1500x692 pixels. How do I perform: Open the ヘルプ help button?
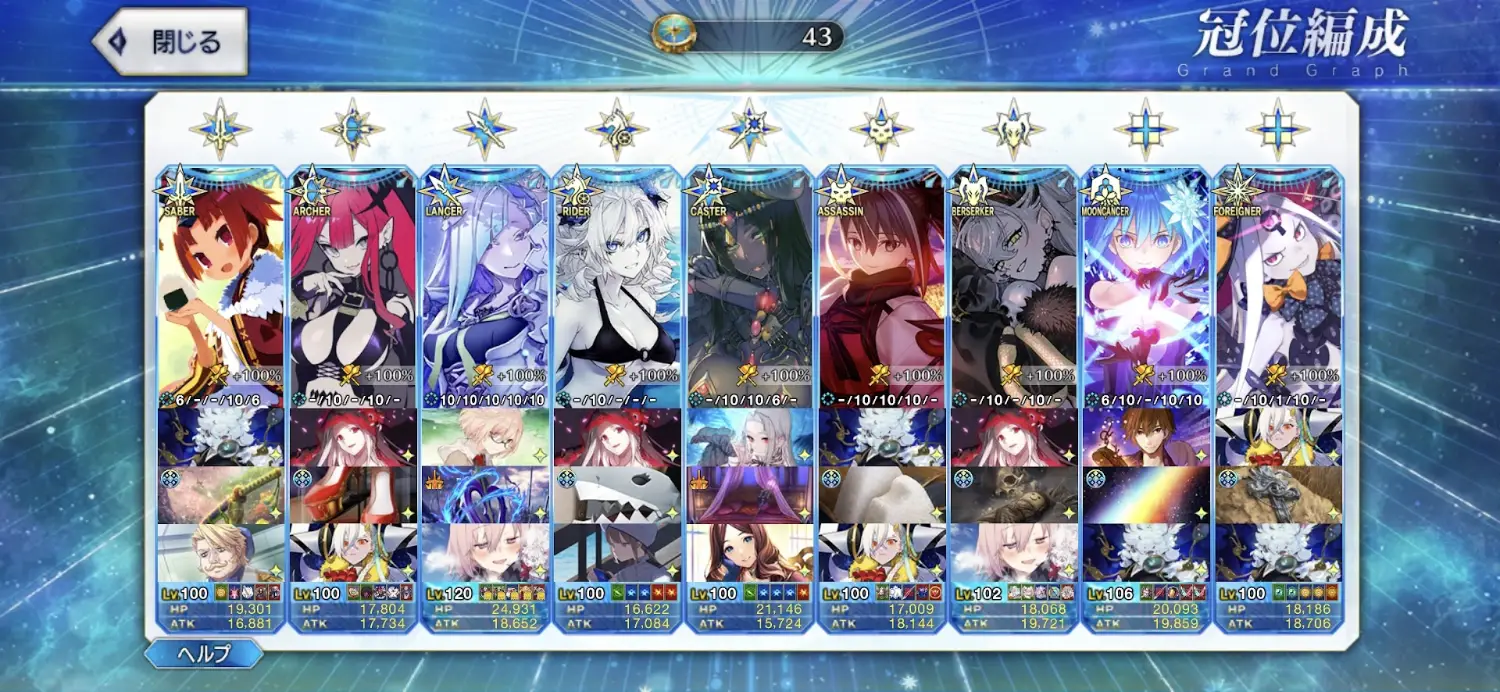(x=204, y=655)
